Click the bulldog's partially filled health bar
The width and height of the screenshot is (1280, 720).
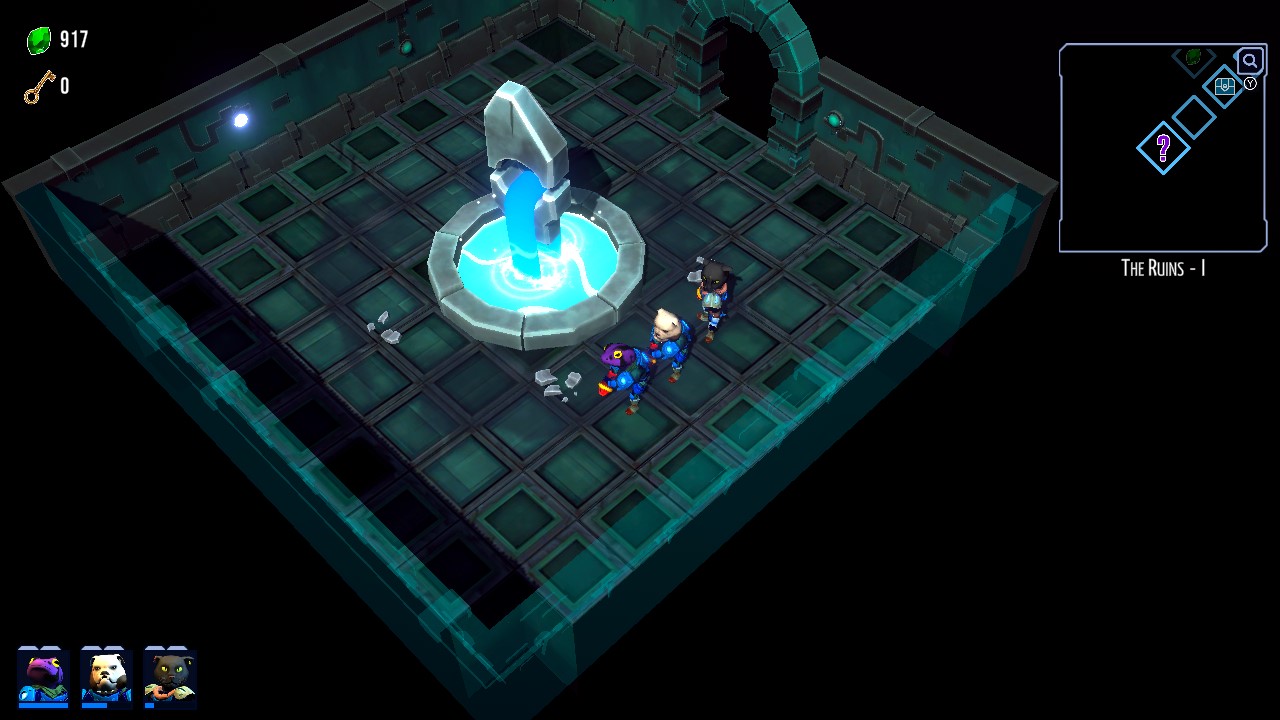tap(94, 705)
